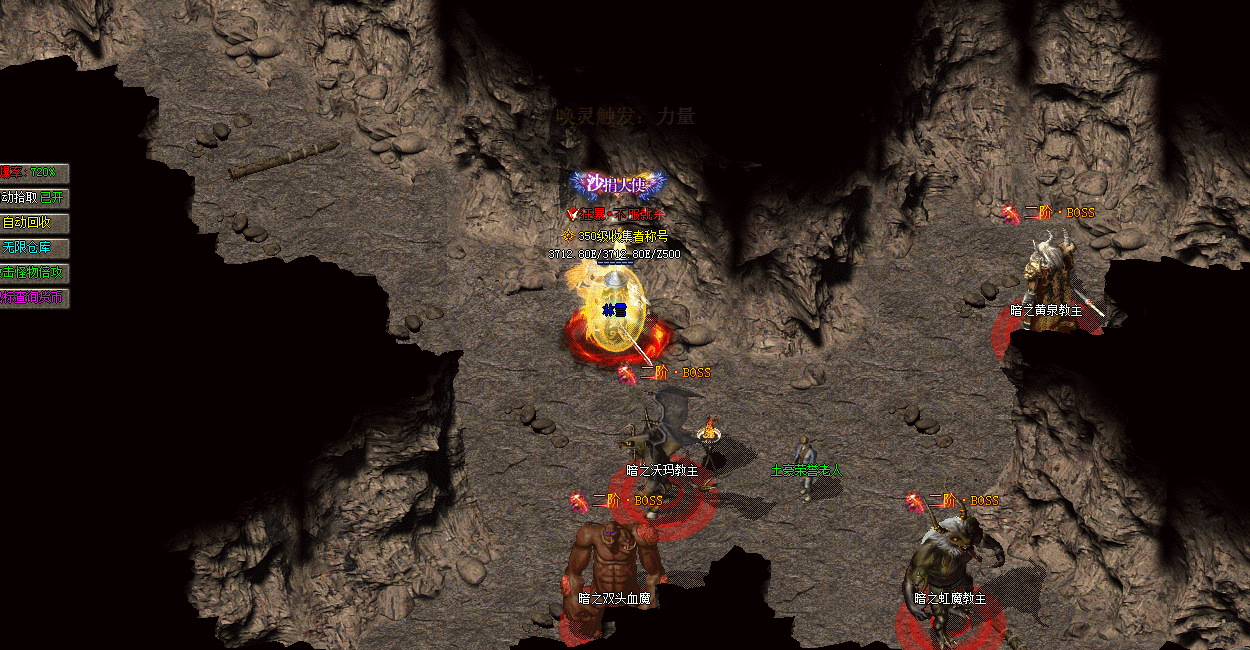1250x650 pixels.
Task: Open the 查询货币 currency query button
Action: pyautogui.click(x=34, y=298)
